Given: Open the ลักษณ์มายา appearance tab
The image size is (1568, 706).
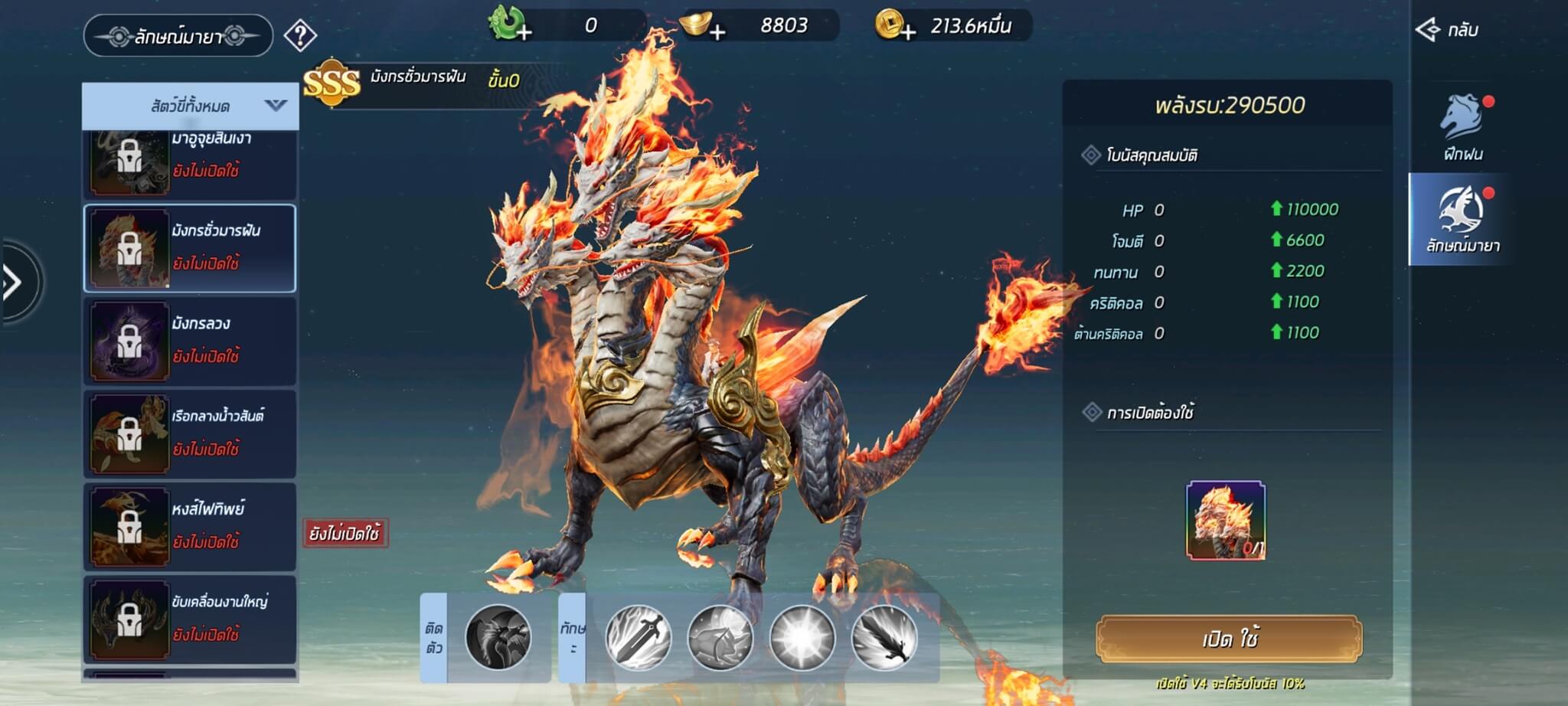Looking at the screenshot, I should pyautogui.click(x=1462, y=220).
